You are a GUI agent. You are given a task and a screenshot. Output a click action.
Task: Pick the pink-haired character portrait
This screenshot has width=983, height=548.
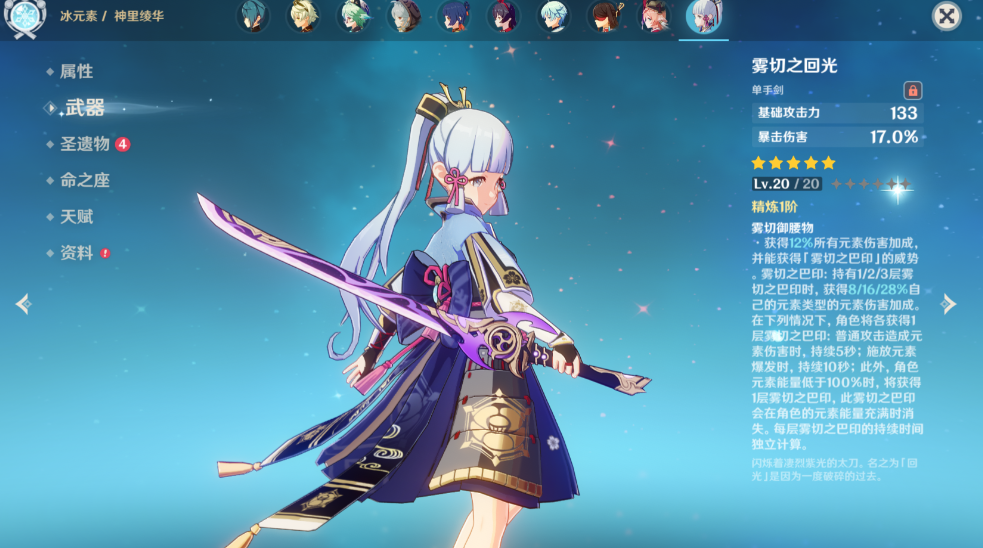(x=654, y=16)
